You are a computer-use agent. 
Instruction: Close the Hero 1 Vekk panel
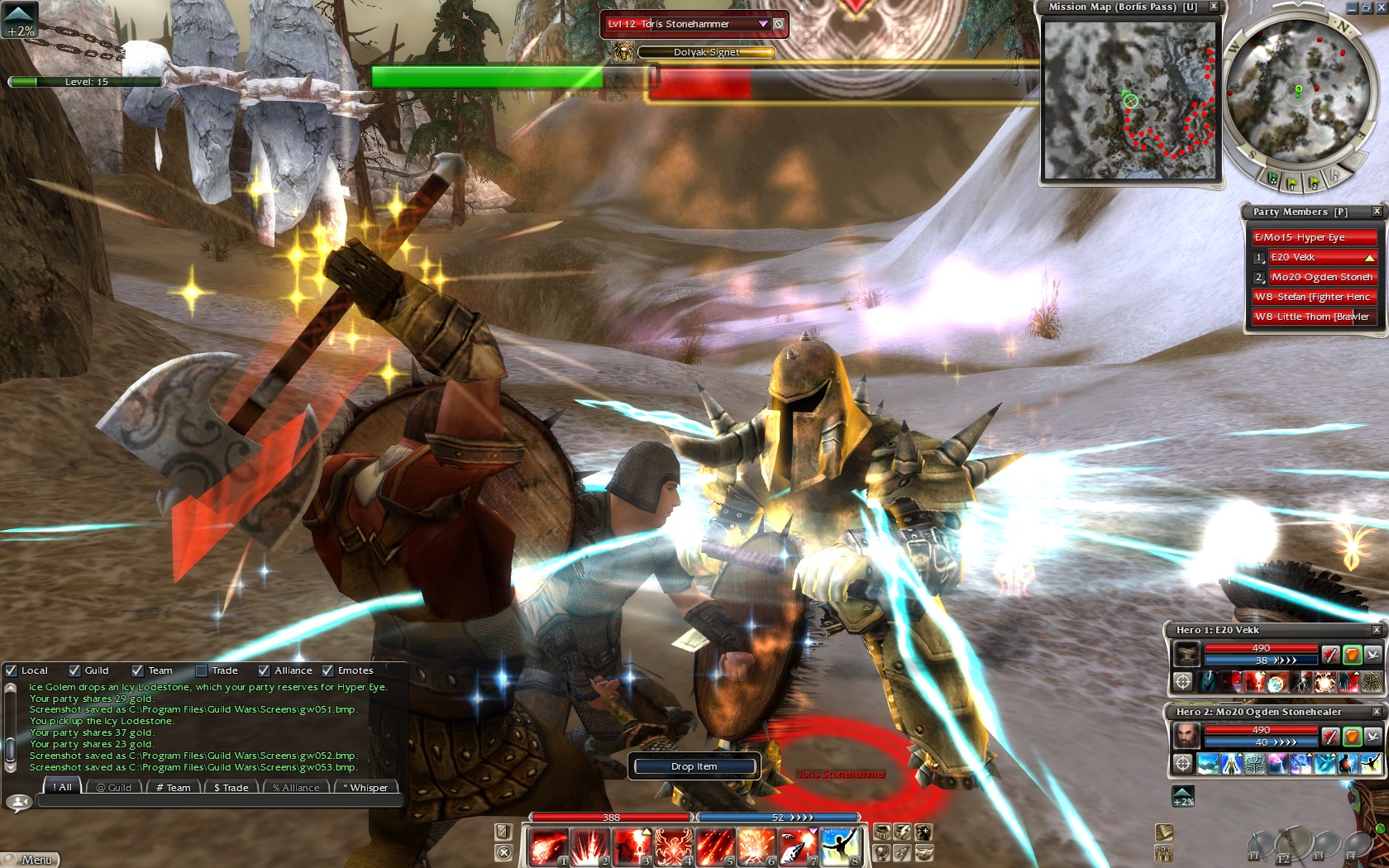tap(1377, 630)
